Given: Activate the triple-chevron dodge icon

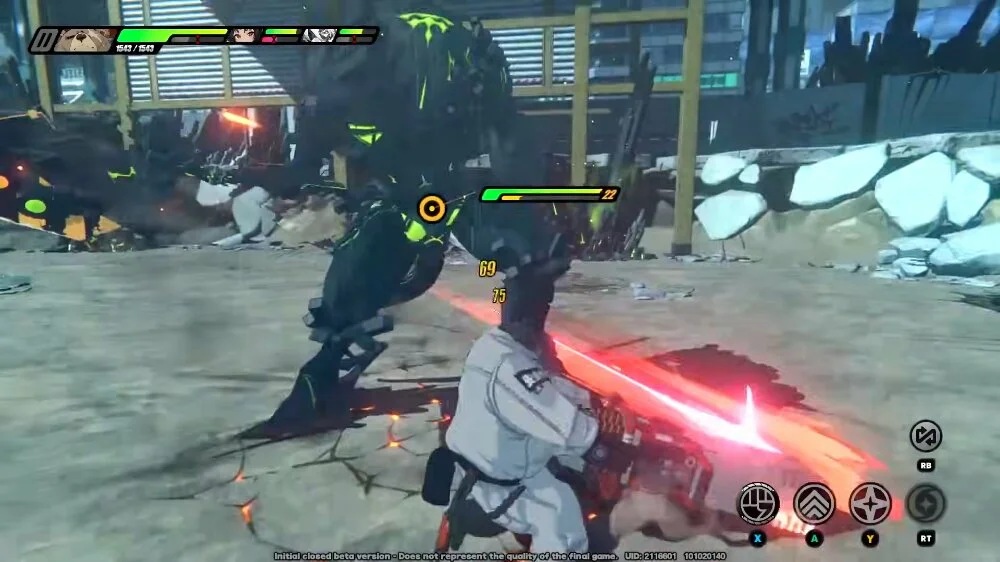Looking at the screenshot, I should (814, 503).
